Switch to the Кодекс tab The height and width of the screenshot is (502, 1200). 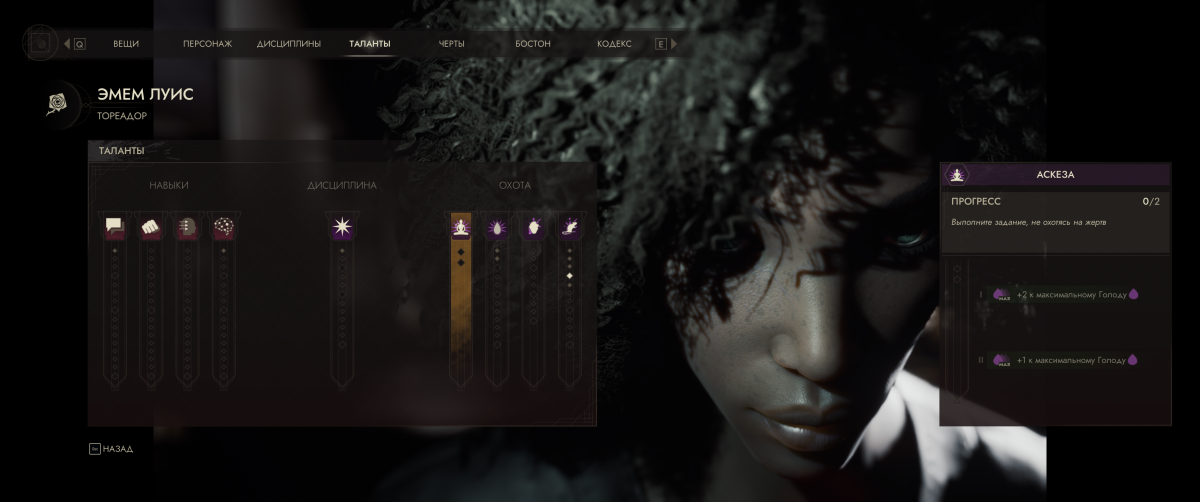(614, 44)
